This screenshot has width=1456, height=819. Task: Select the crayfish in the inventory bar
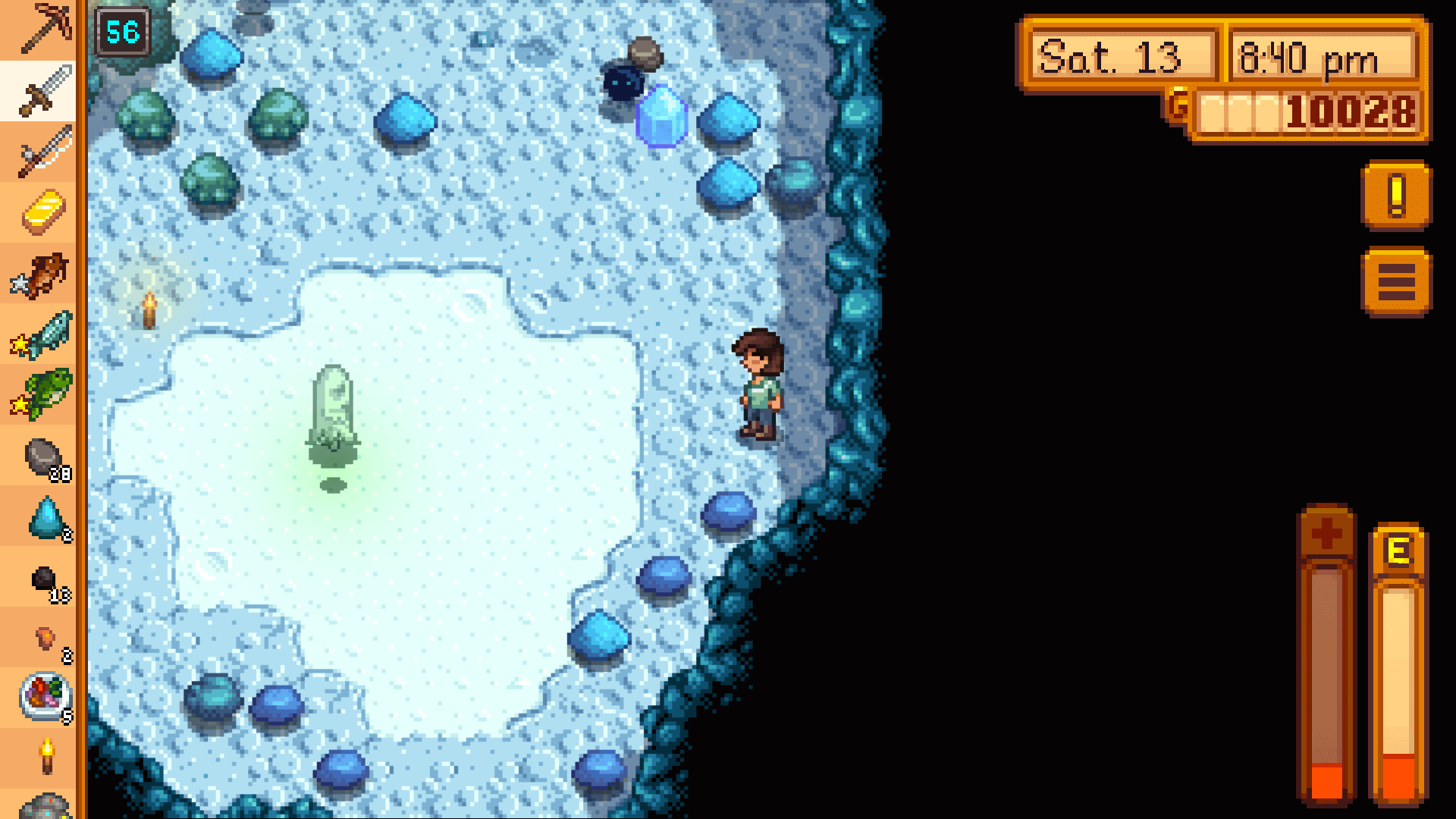click(x=43, y=273)
